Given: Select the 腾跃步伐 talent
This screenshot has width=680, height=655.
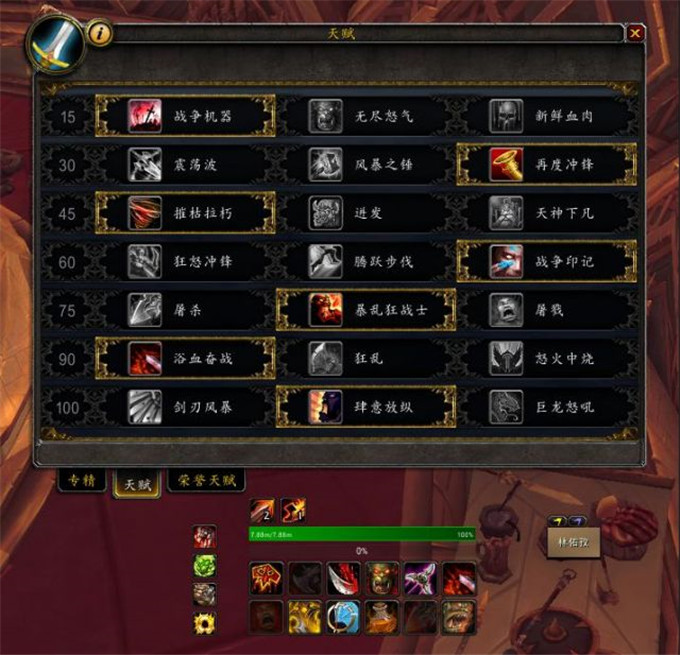Looking at the screenshot, I should 366,262.
